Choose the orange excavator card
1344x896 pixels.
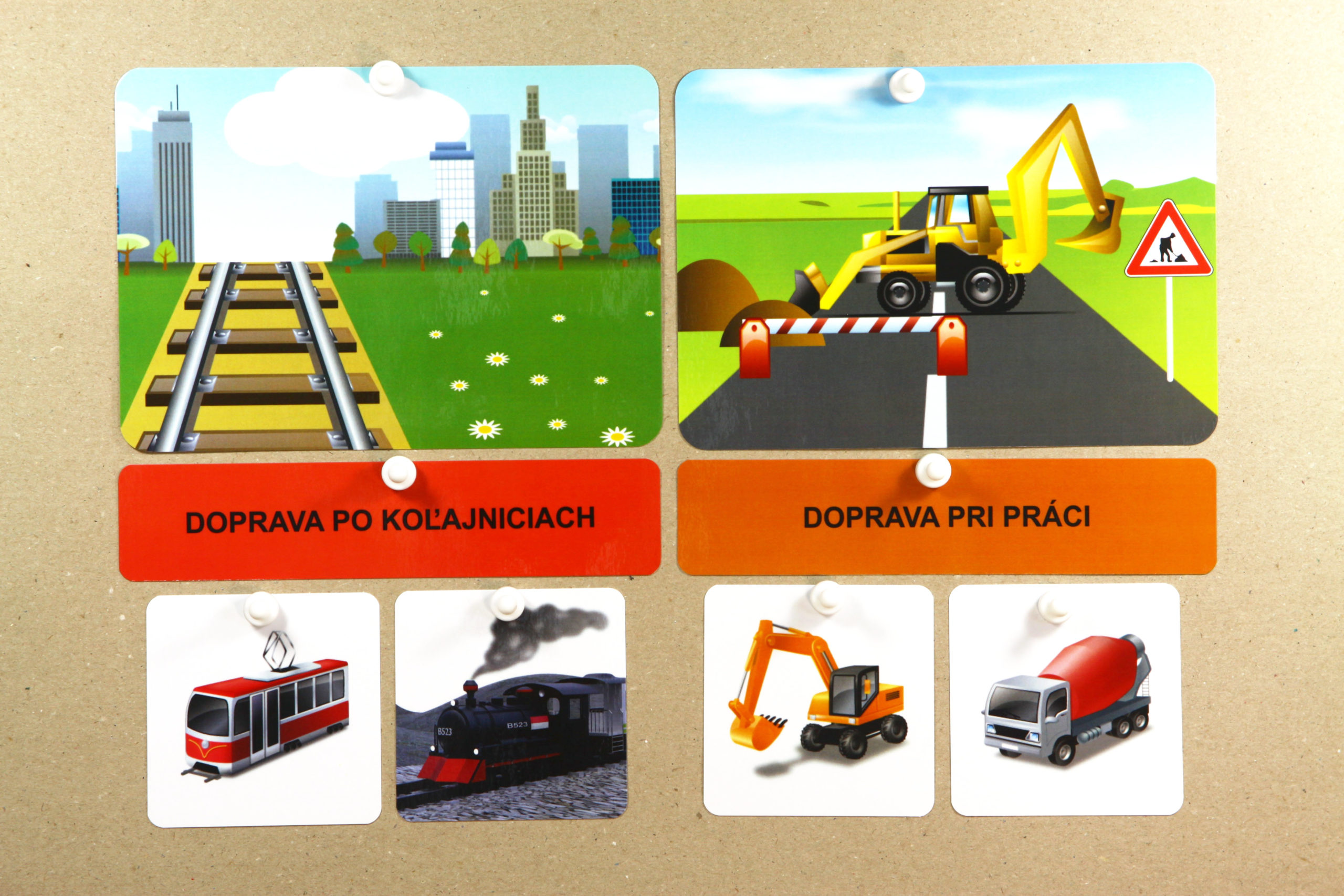(x=818, y=701)
